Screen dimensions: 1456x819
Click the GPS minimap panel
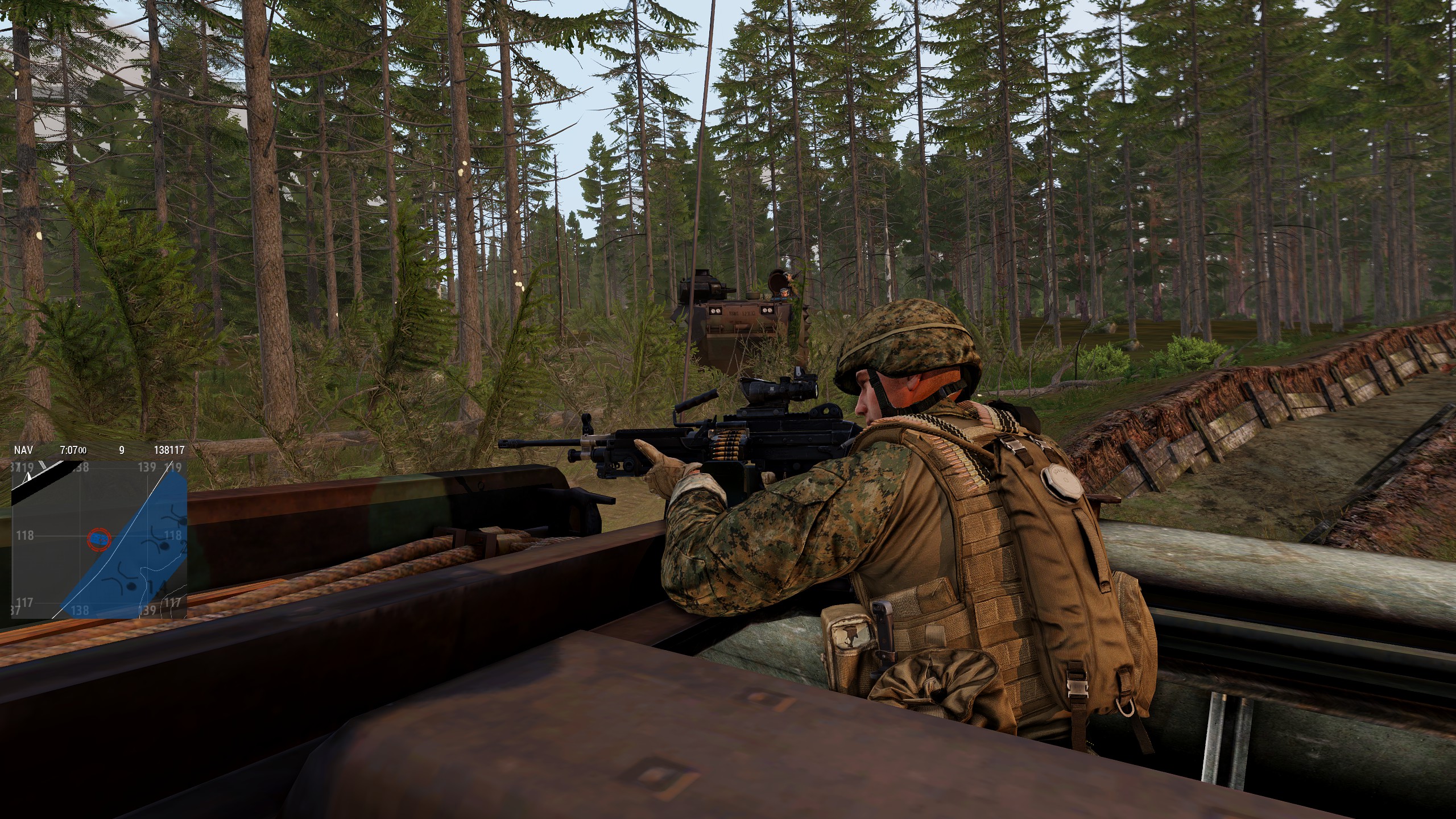(x=100, y=539)
